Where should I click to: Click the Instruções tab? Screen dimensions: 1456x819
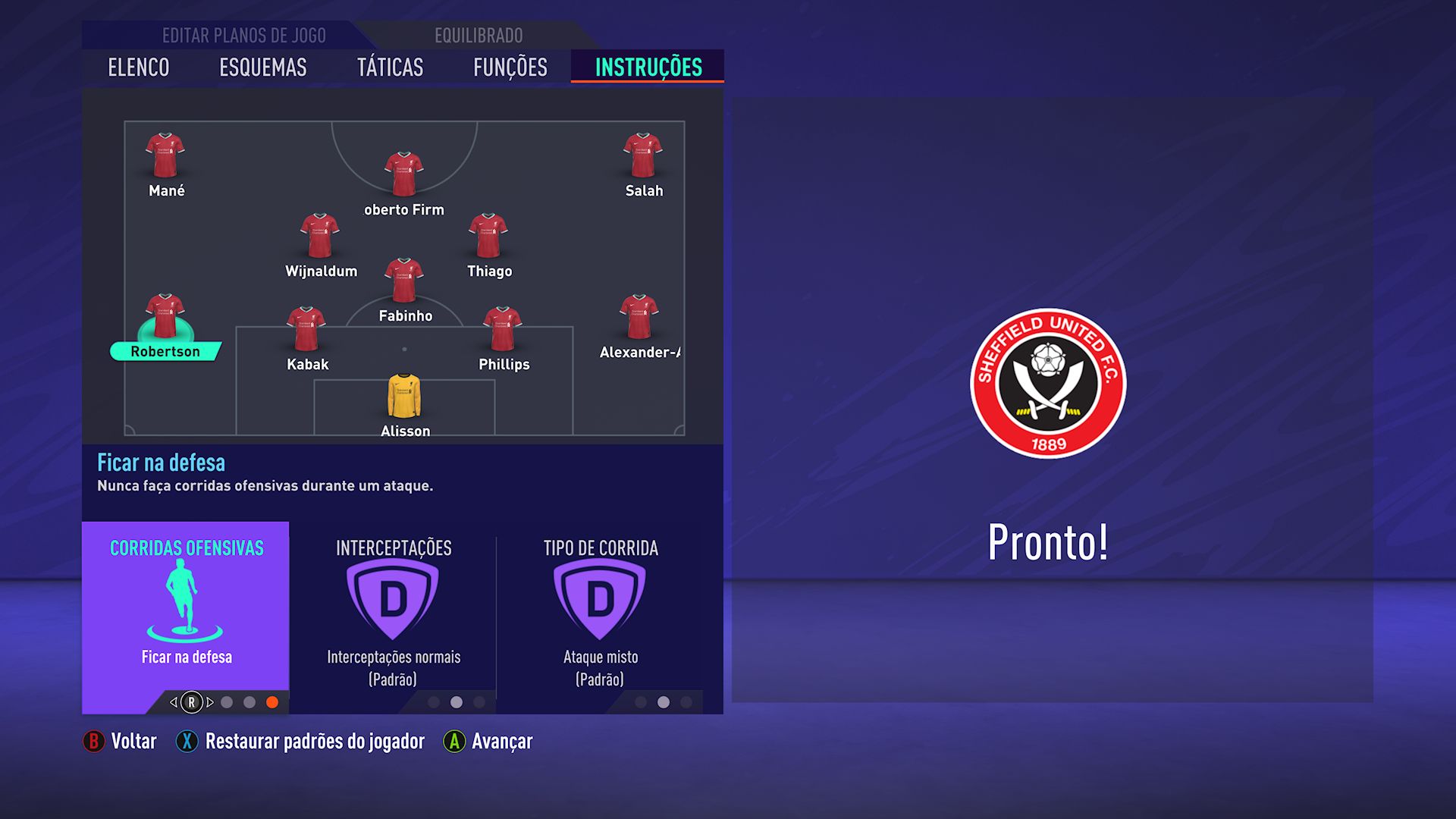pyautogui.click(x=648, y=67)
